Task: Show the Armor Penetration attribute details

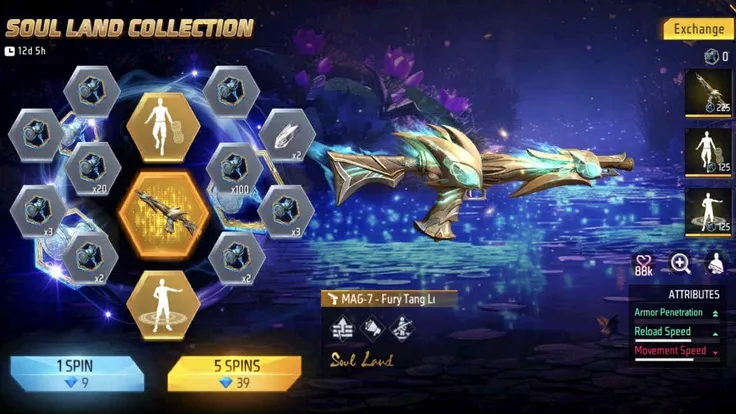Action: tap(675, 314)
